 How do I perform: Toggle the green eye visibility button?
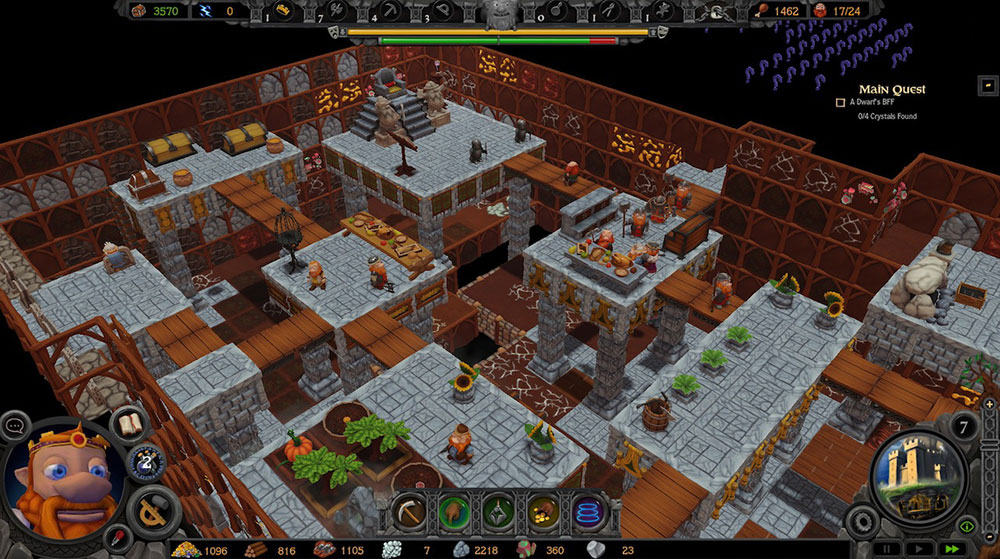(x=967, y=526)
